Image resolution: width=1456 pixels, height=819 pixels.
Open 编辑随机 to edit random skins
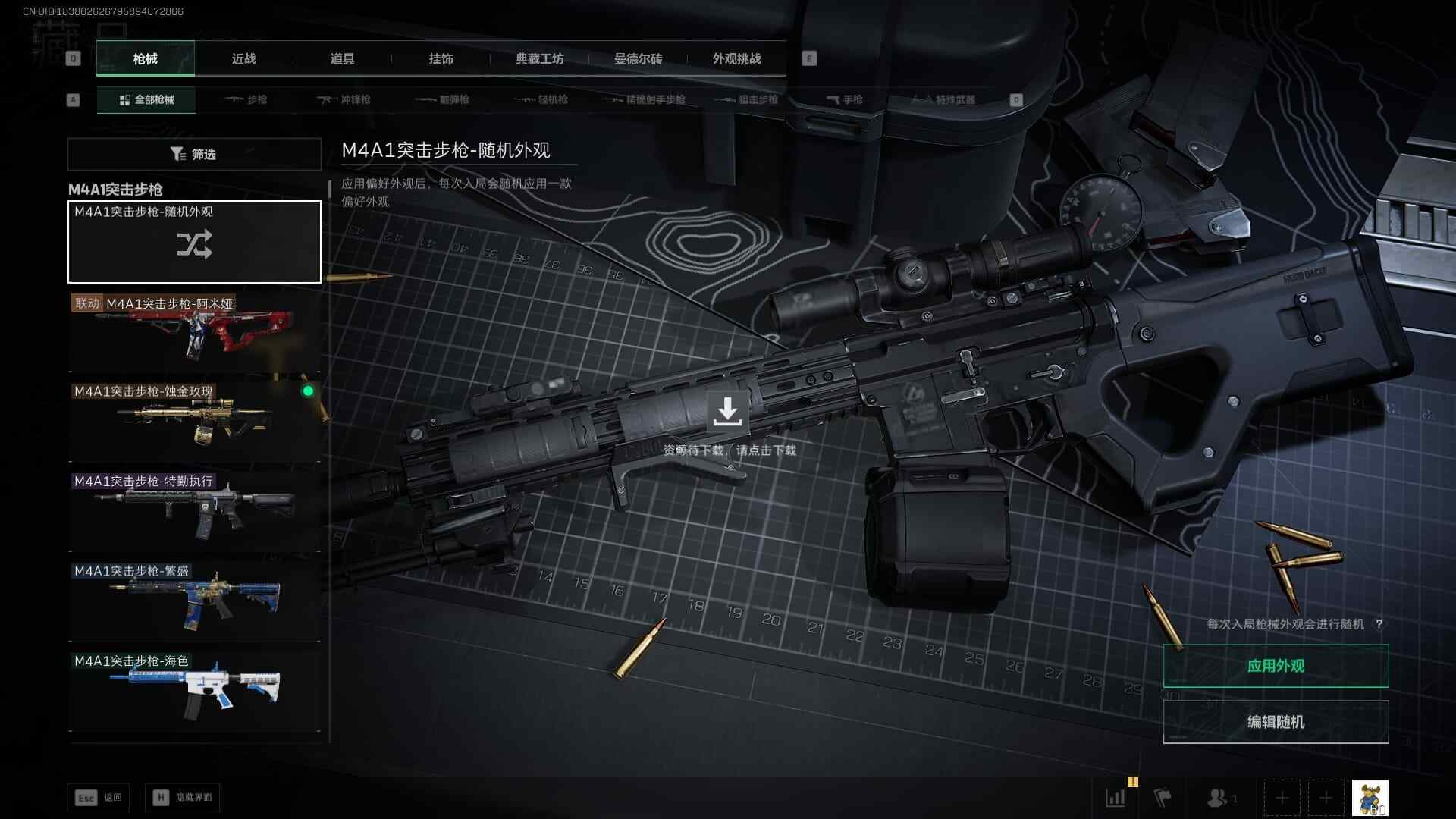click(1276, 722)
